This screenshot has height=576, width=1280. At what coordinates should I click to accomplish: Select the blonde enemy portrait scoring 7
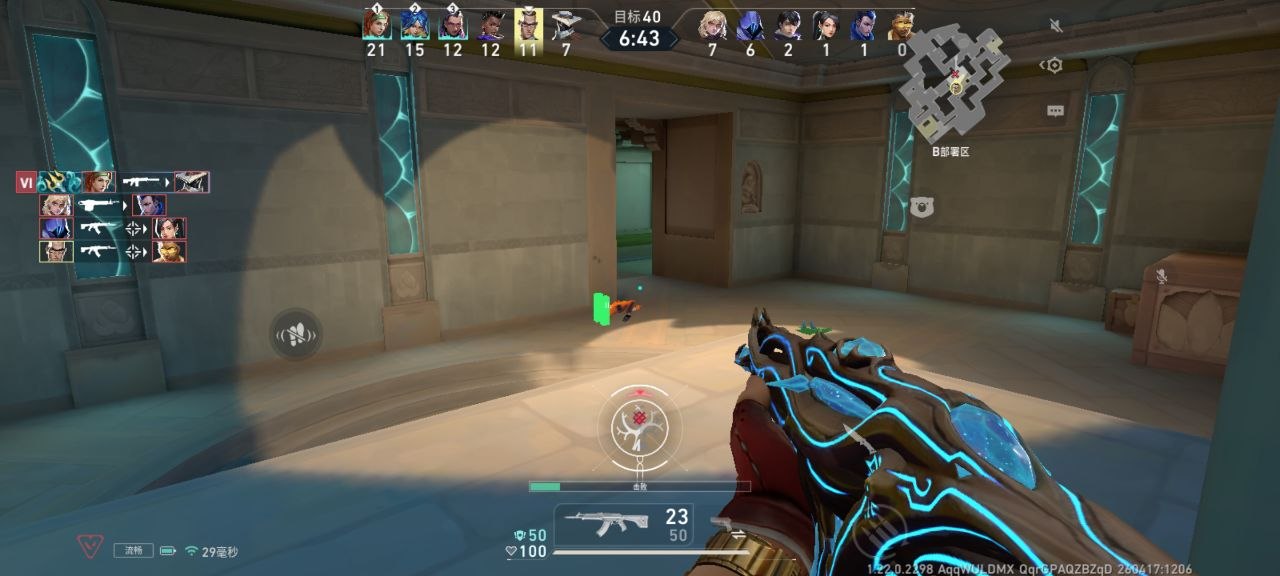click(x=712, y=25)
